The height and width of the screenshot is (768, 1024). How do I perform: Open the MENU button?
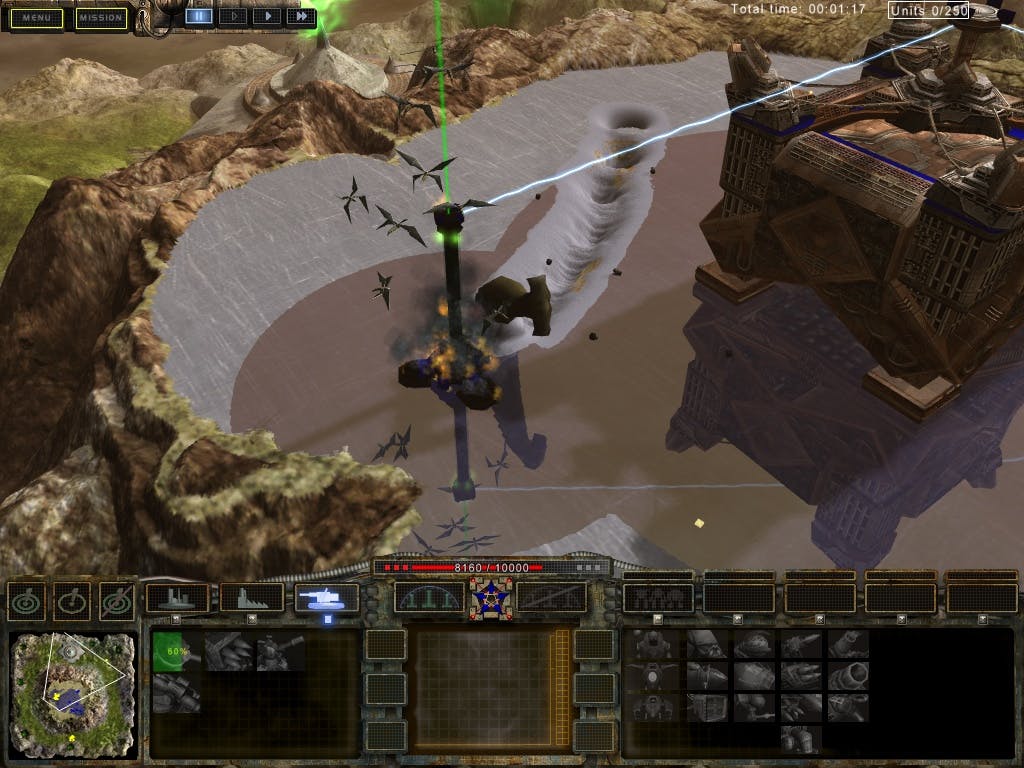pos(36,18)
